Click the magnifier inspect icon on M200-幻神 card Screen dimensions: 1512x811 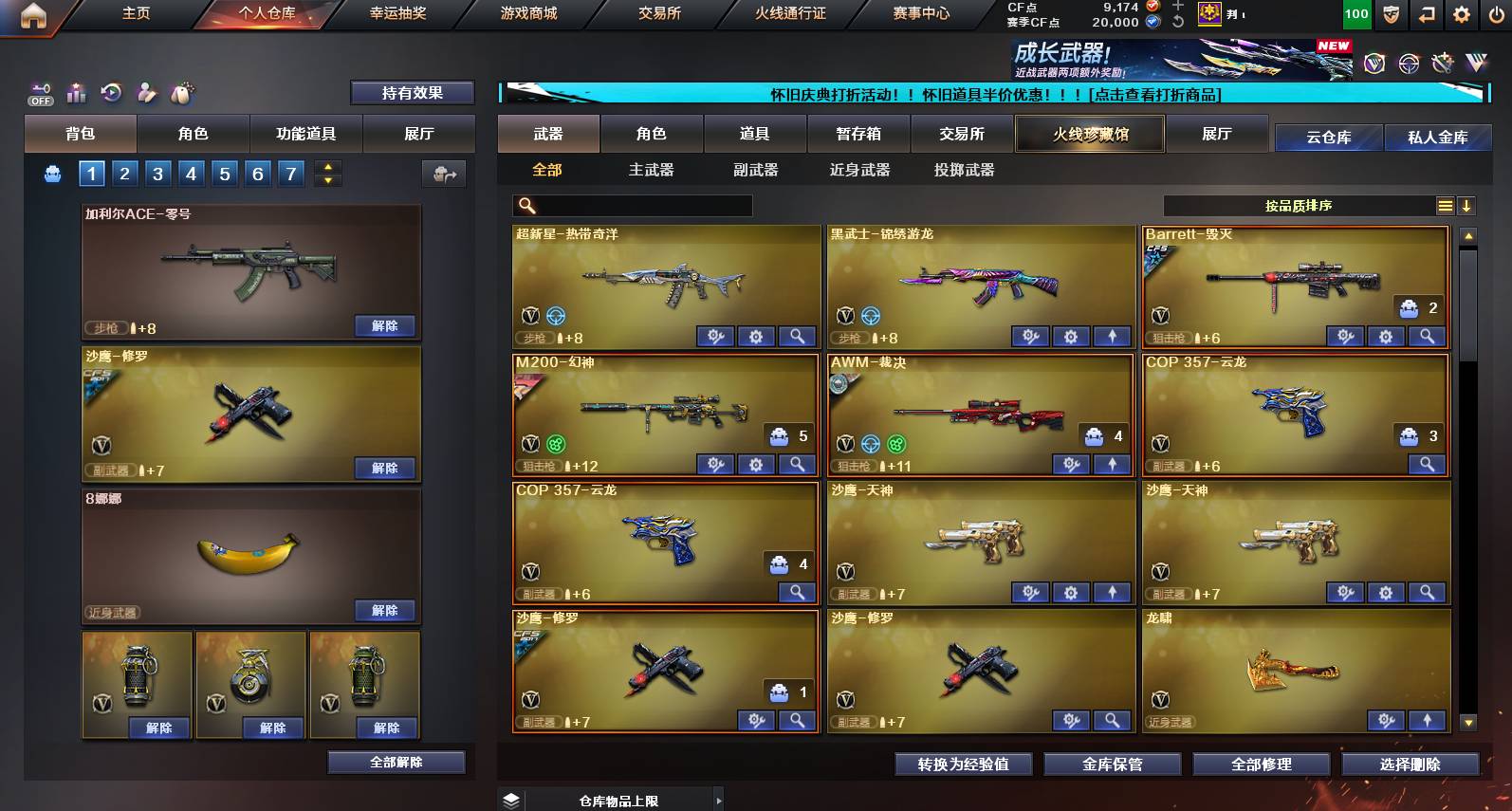click(797, 464)
